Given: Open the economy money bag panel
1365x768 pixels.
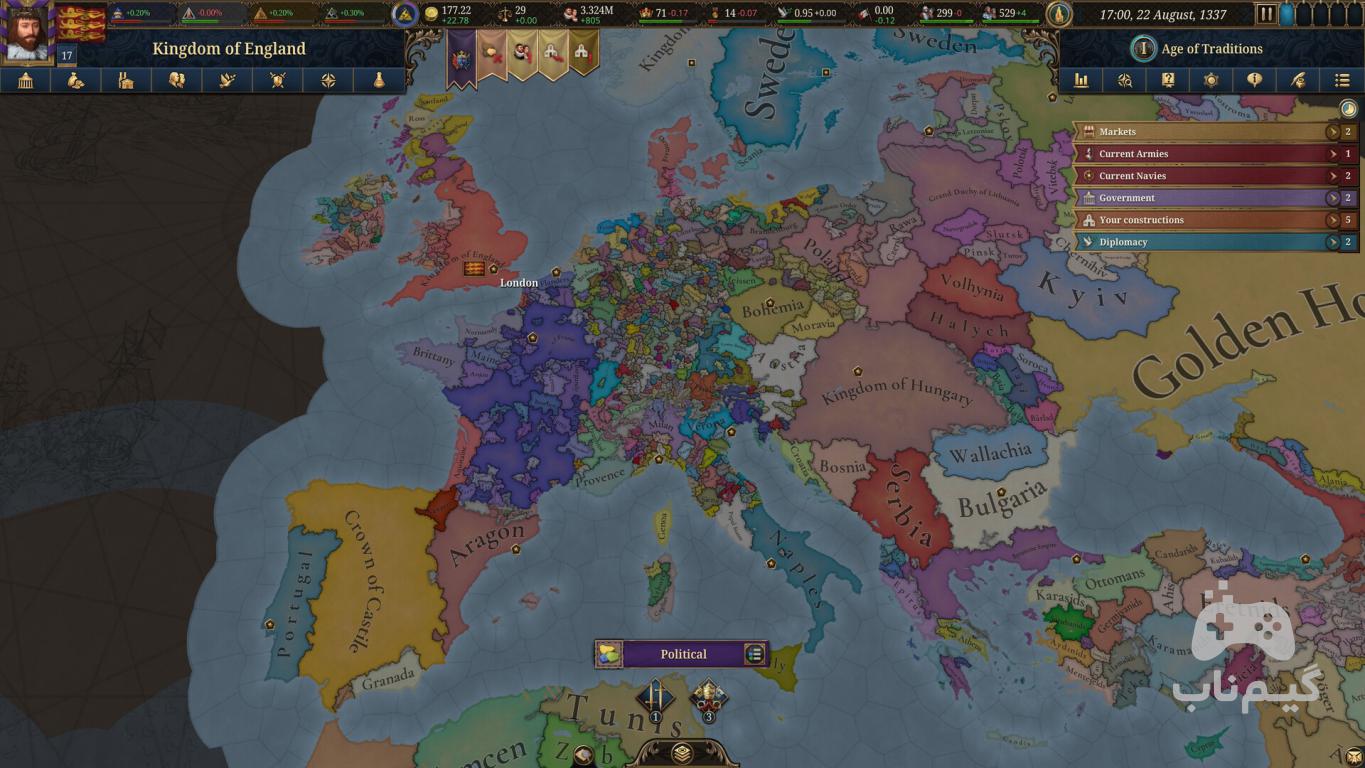Looking at the screenshot, I should tap(76, 81).
